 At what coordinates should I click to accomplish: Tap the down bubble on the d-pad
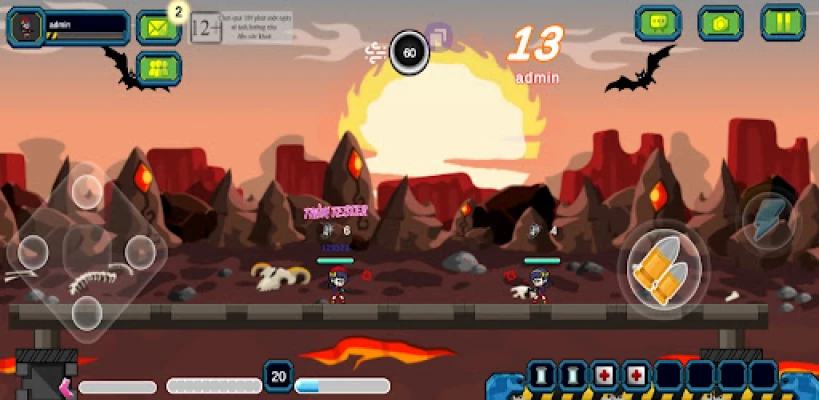[x=87, y=312]
